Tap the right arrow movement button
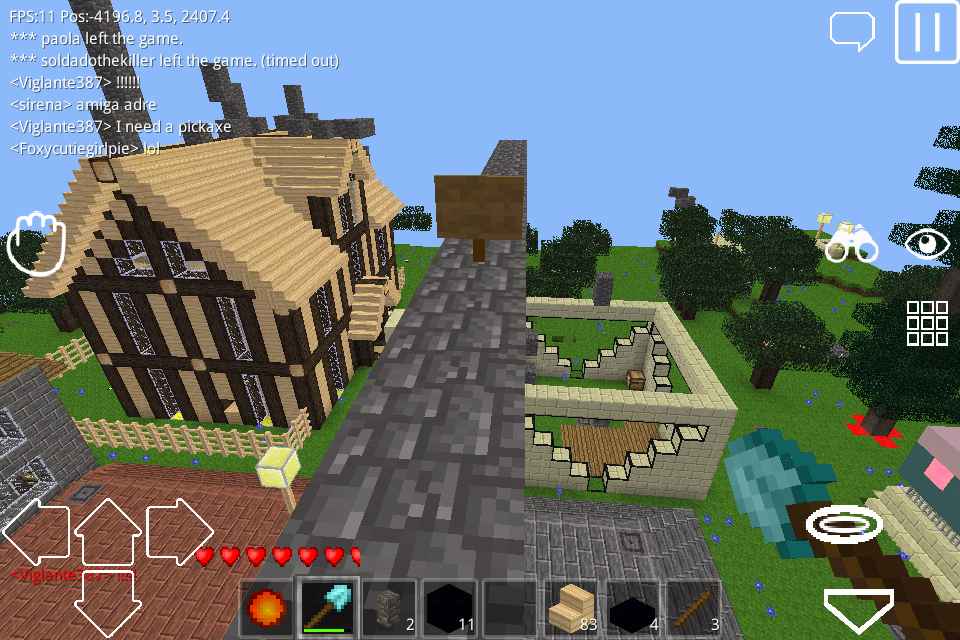Image resolution: width=960 pixels, height=640 pixels. tap(180, 532)
